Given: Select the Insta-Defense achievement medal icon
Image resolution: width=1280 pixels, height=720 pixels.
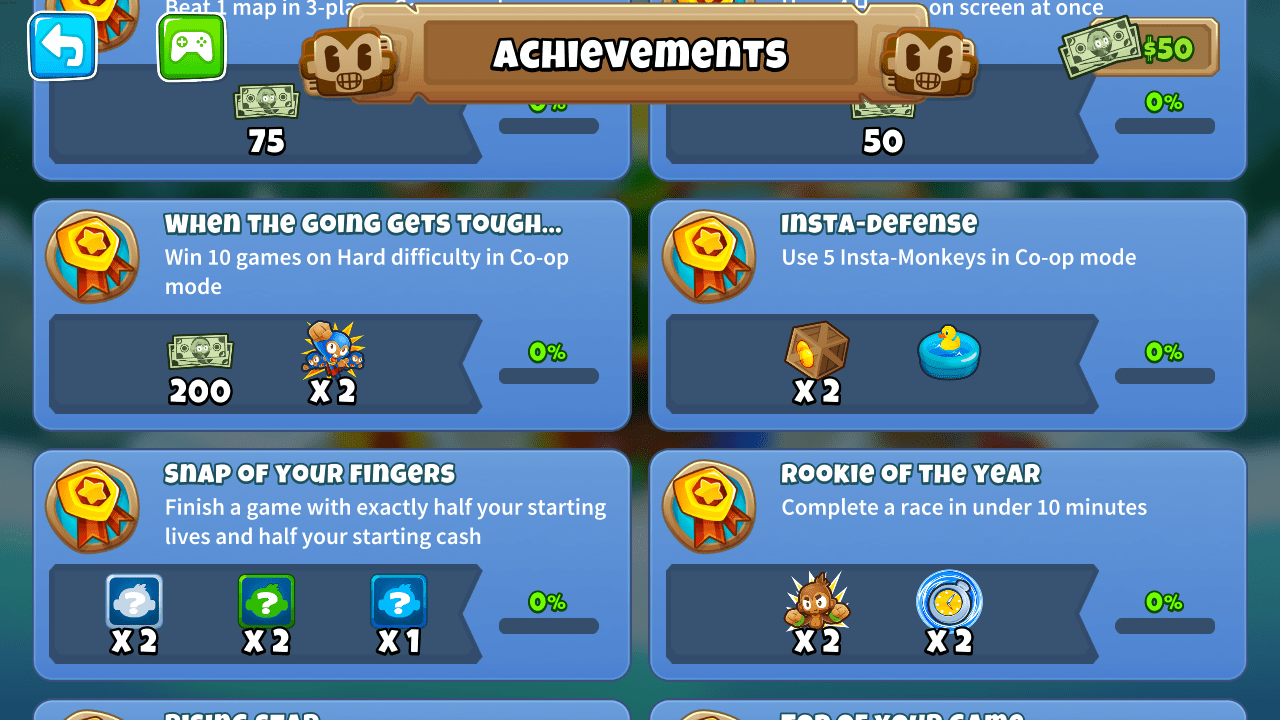Looking at the screenshot, I should (x=708, y=256).
